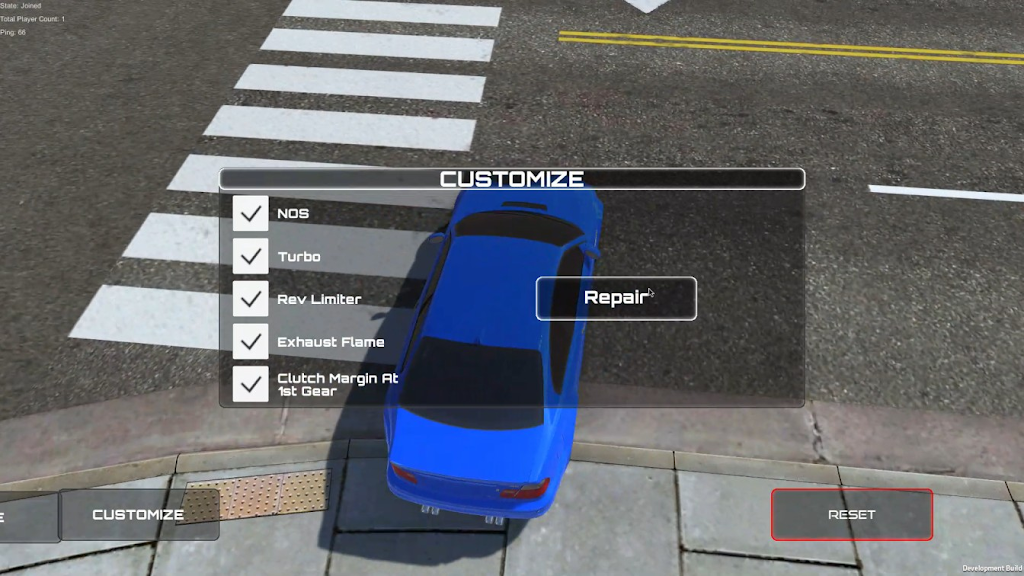
Task: Toggle the Rev Limiter checkbox
Action: (x=251, y=299)
